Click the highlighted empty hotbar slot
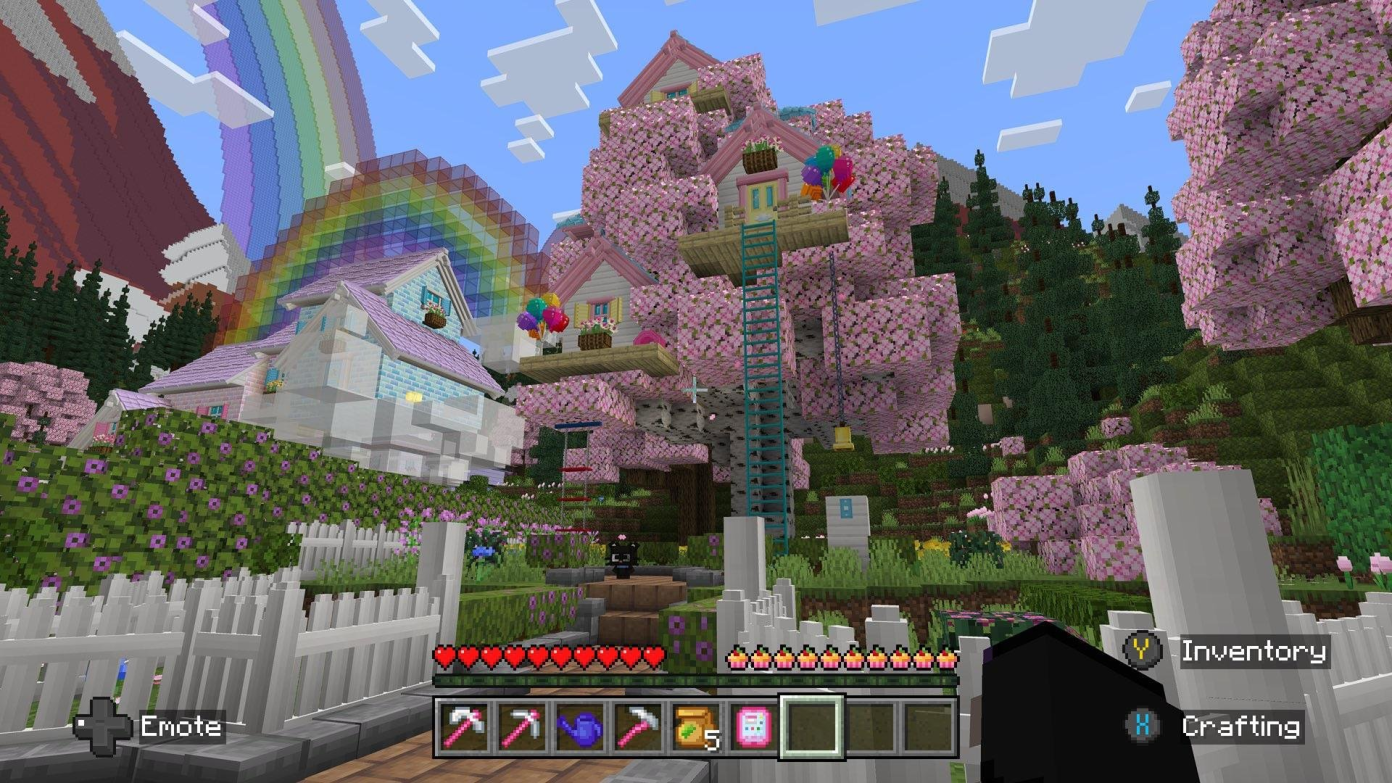Screen dimensions: 1392x783 (811, 727)
